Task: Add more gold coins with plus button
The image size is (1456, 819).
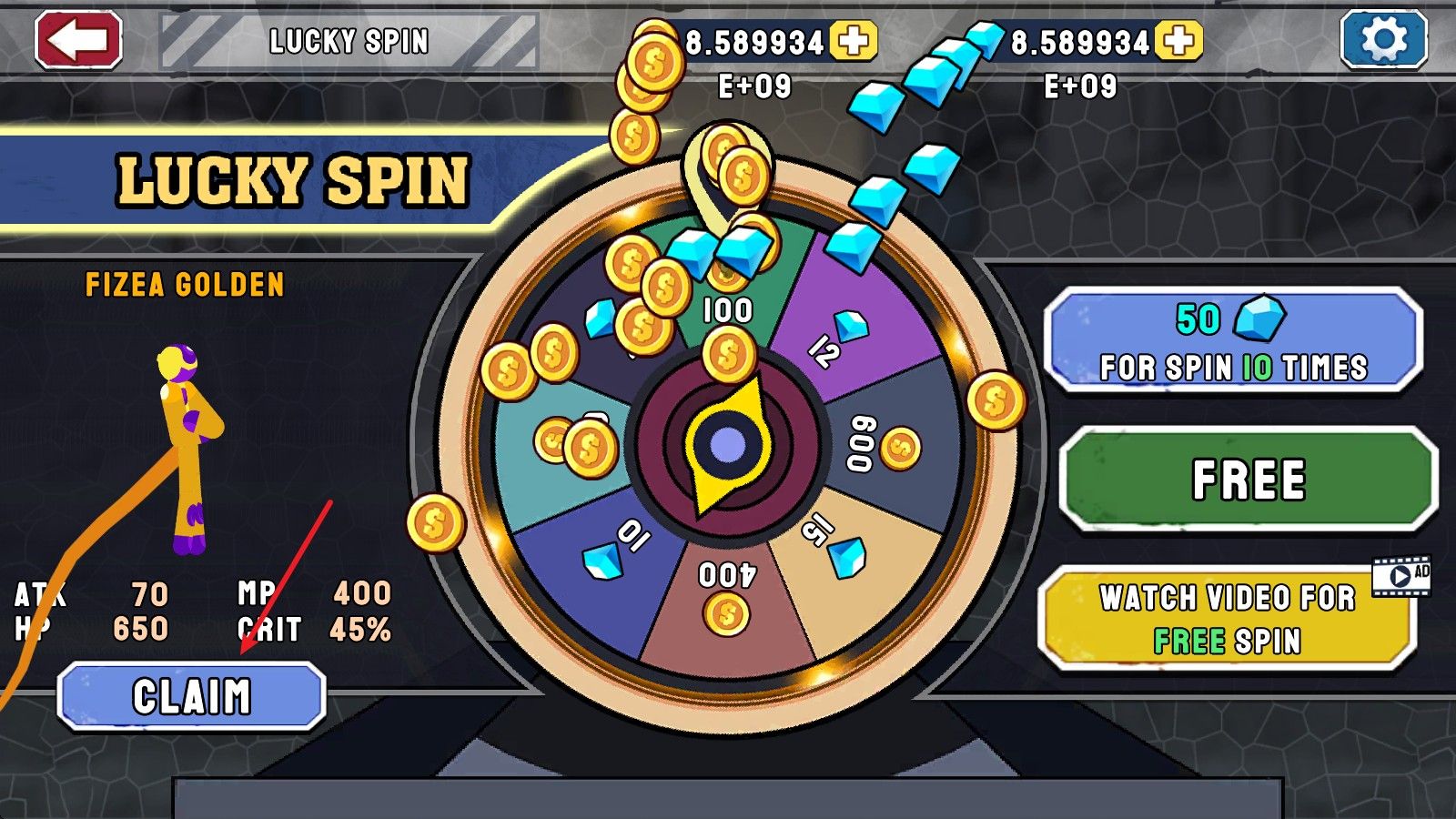Action: pos(853,41)
